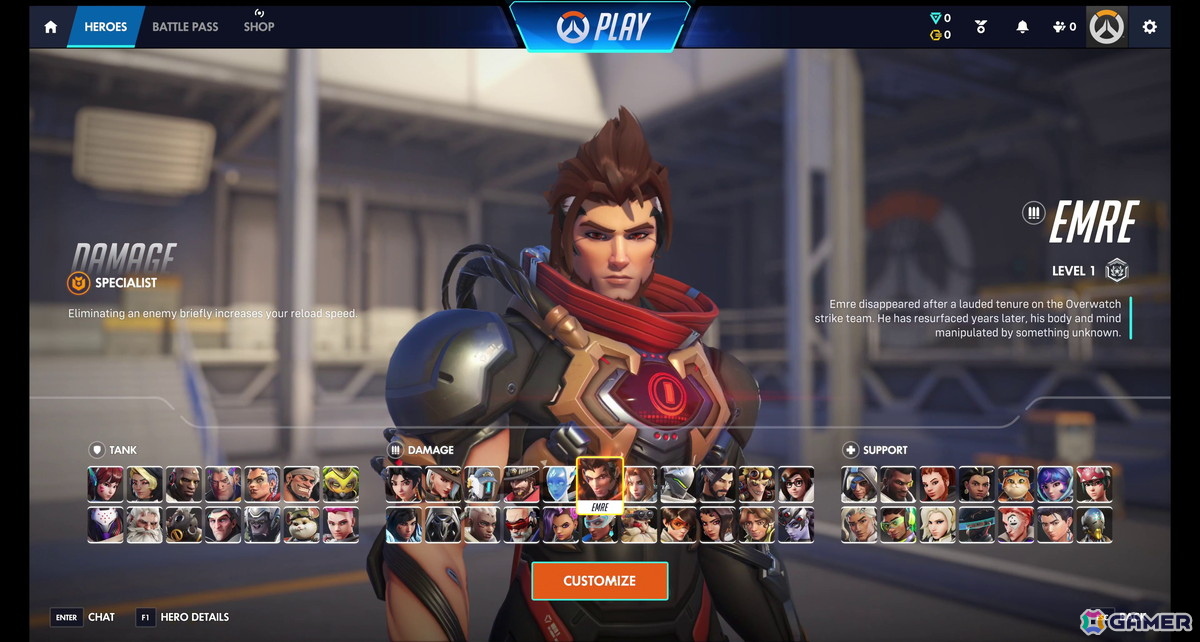Screen dimensions: 1200x642
Task: Choose the orange cat support hero
Action: click(1016, 485)
